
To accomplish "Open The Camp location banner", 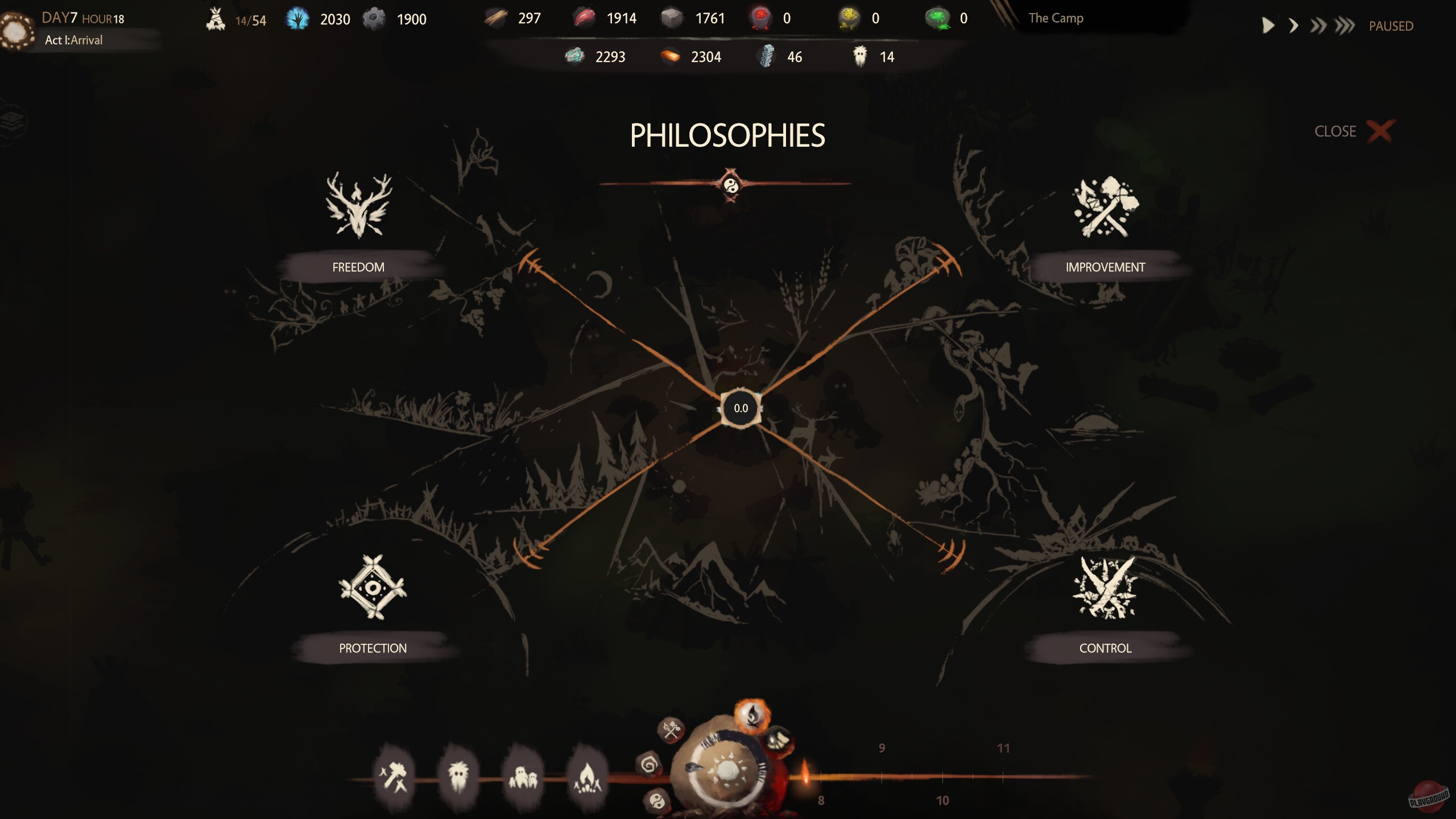I will [1055, 18].
